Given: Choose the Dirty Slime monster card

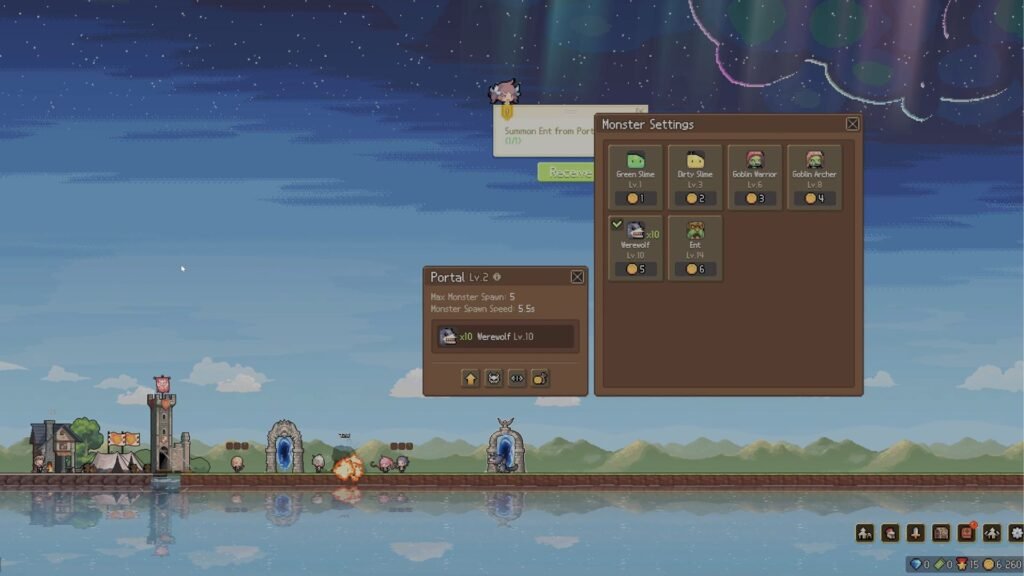Looking at the screenshot, I should click(x=695, y=177).
